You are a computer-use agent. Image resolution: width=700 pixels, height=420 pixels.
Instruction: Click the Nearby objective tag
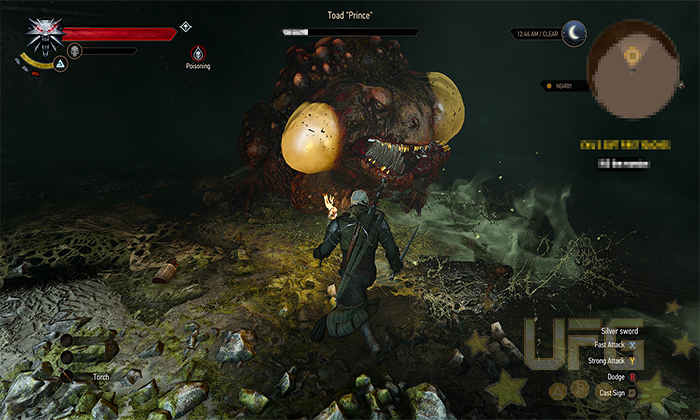[560, 85]
